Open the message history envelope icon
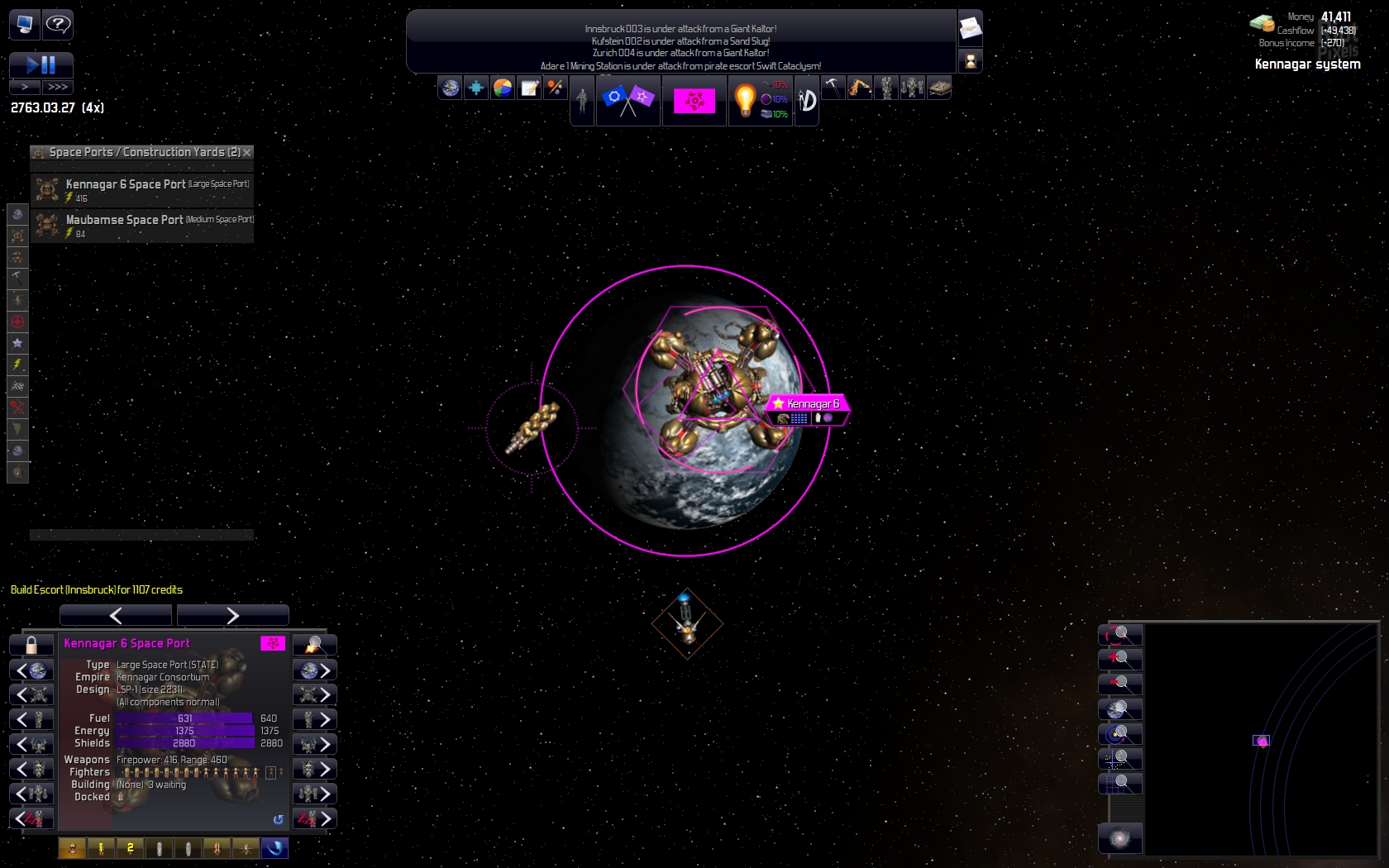Image resolution: width=1389 pixels, height=868 pixels. point(970,29)
